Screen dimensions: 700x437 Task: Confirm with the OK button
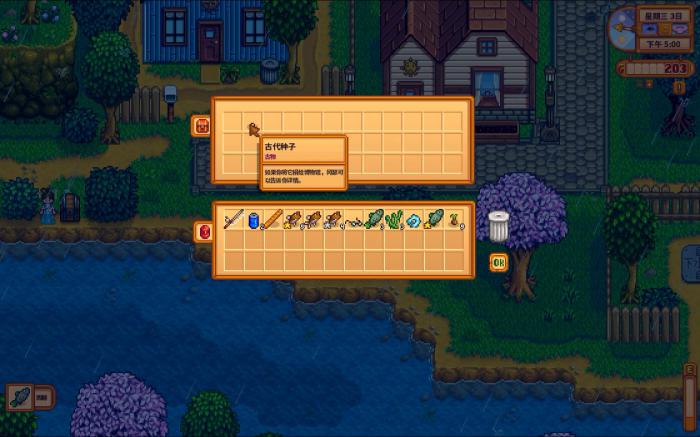[x=498, y=262]
